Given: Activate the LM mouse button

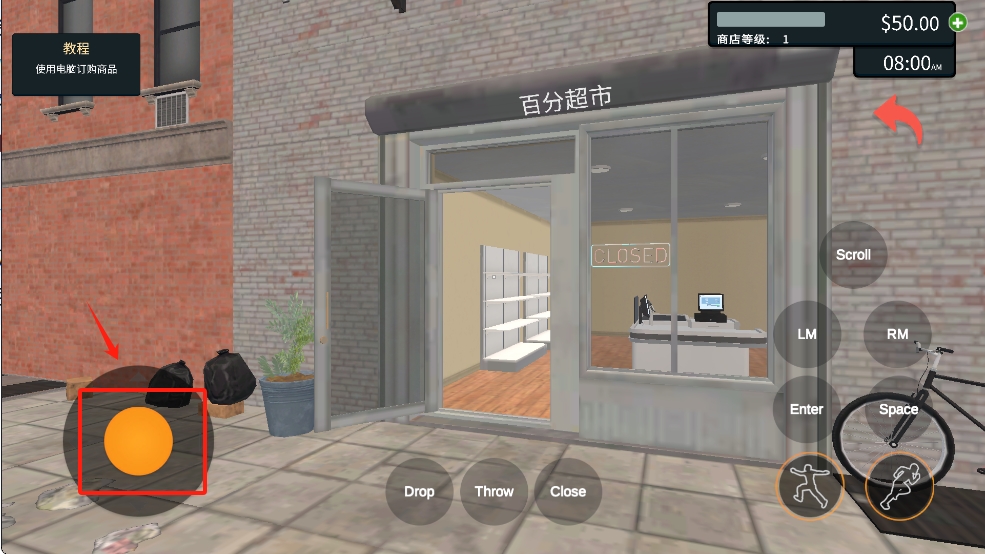Looking at the screenshot, I should click(x=807, y=334).
